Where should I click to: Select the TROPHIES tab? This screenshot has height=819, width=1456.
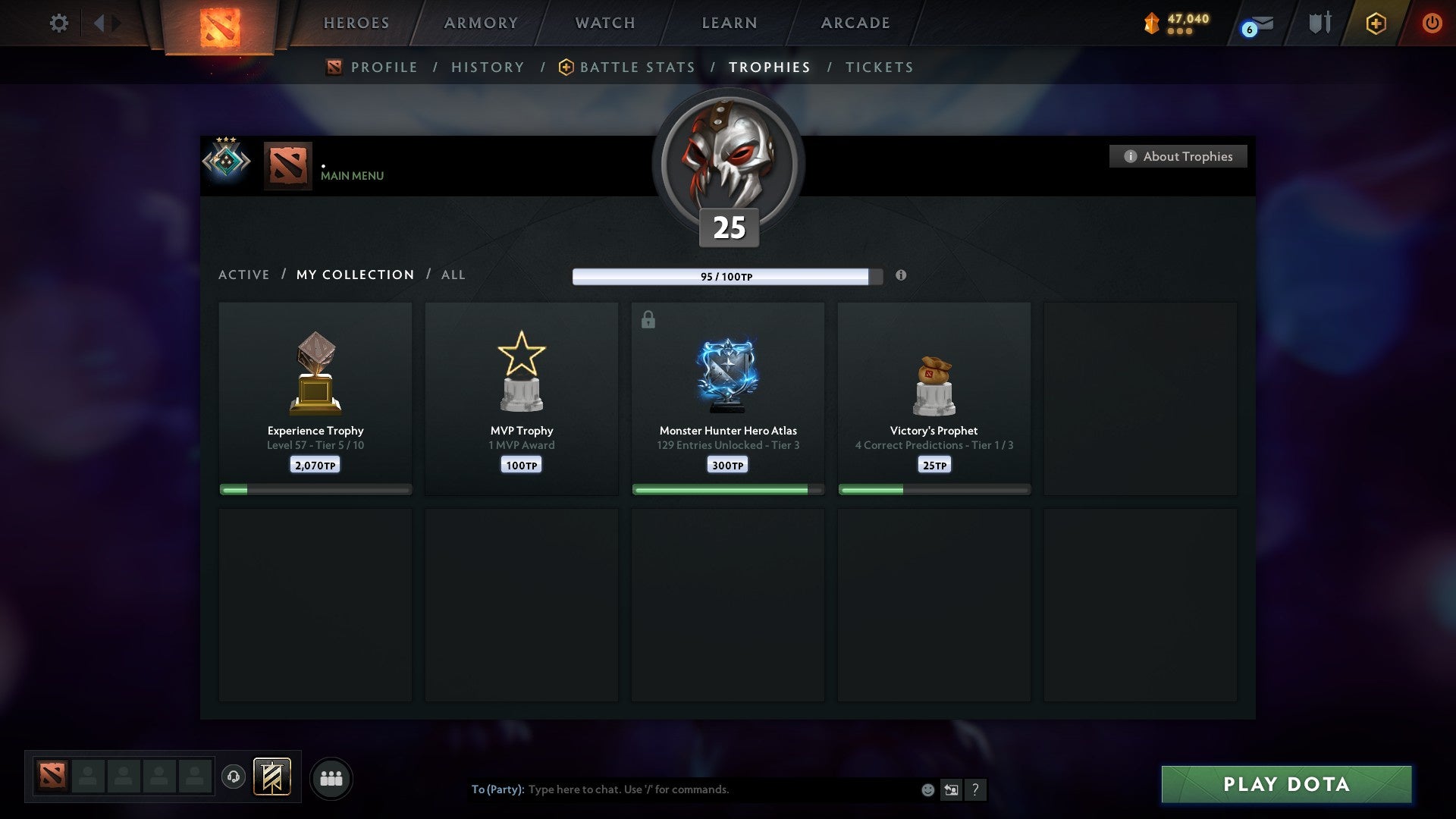(770, 67)
